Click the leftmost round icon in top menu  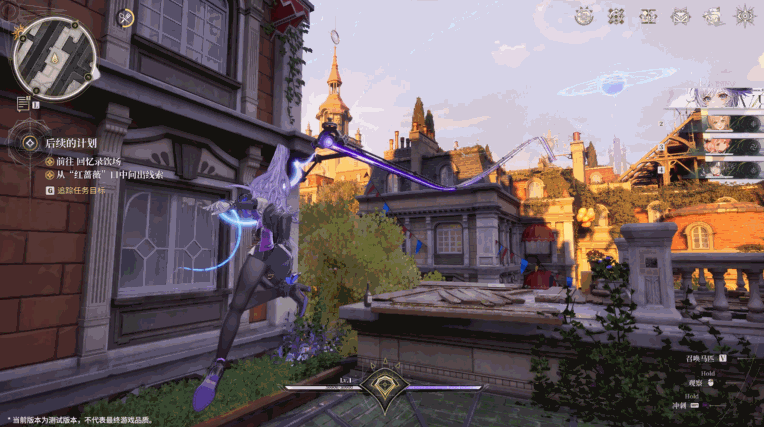584,15
